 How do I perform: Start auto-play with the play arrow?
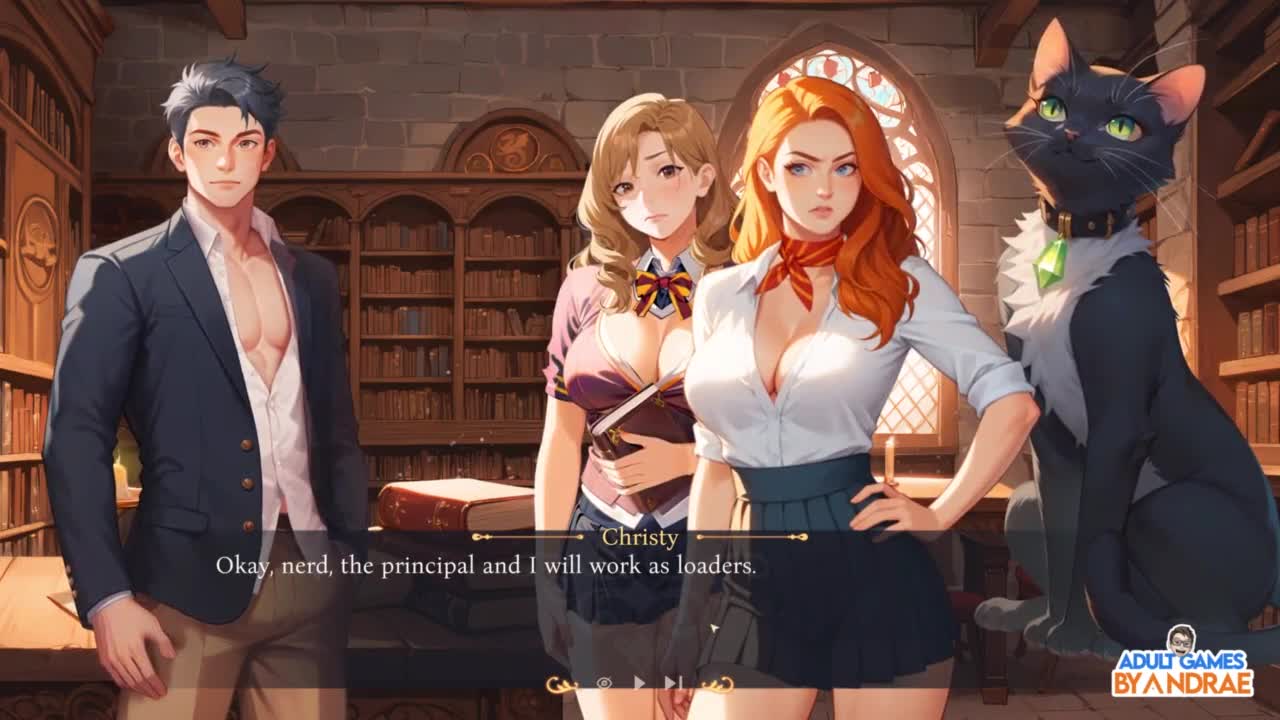point(639,683)
